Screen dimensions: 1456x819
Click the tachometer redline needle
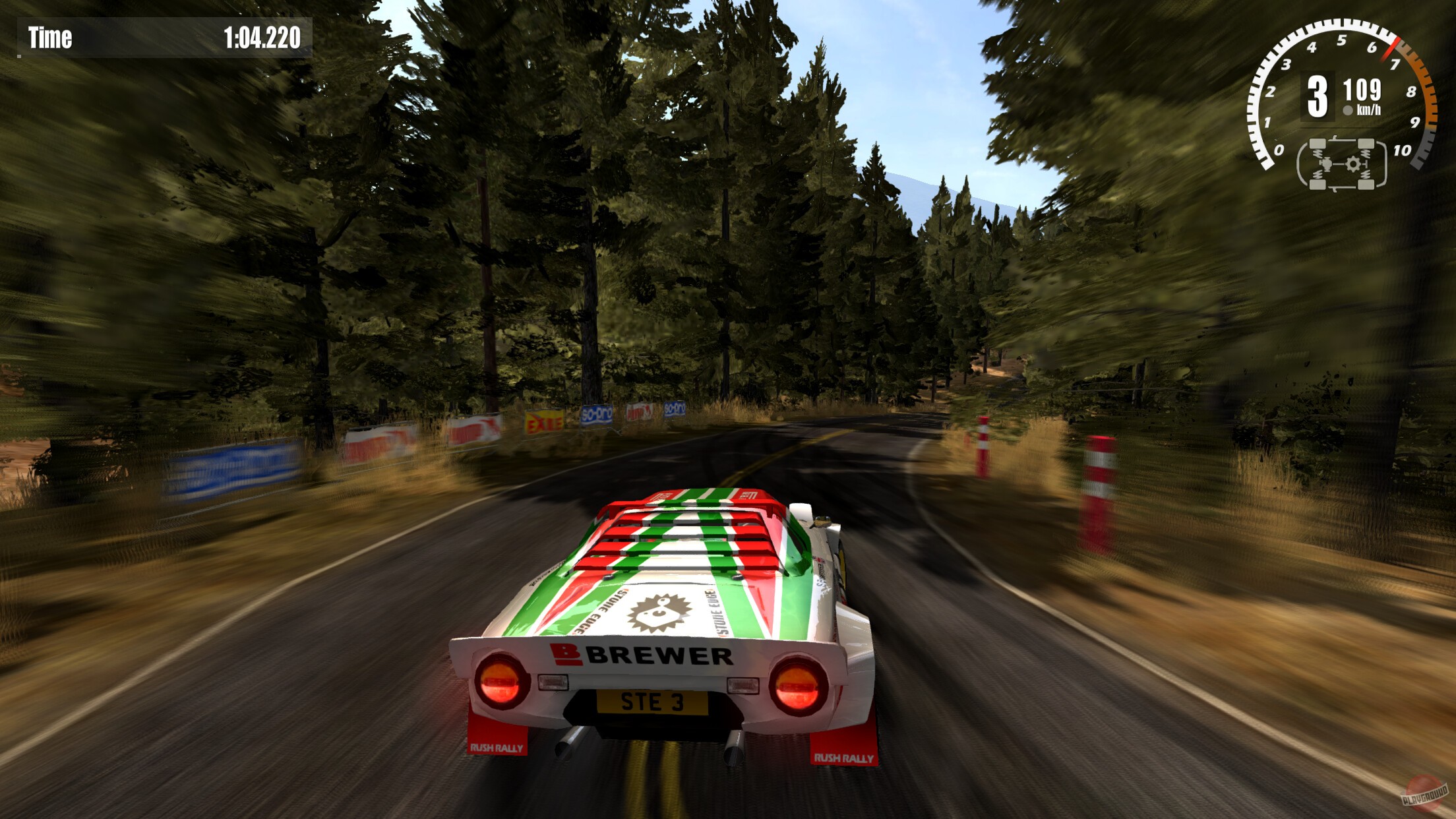(x=1393, y=47)
